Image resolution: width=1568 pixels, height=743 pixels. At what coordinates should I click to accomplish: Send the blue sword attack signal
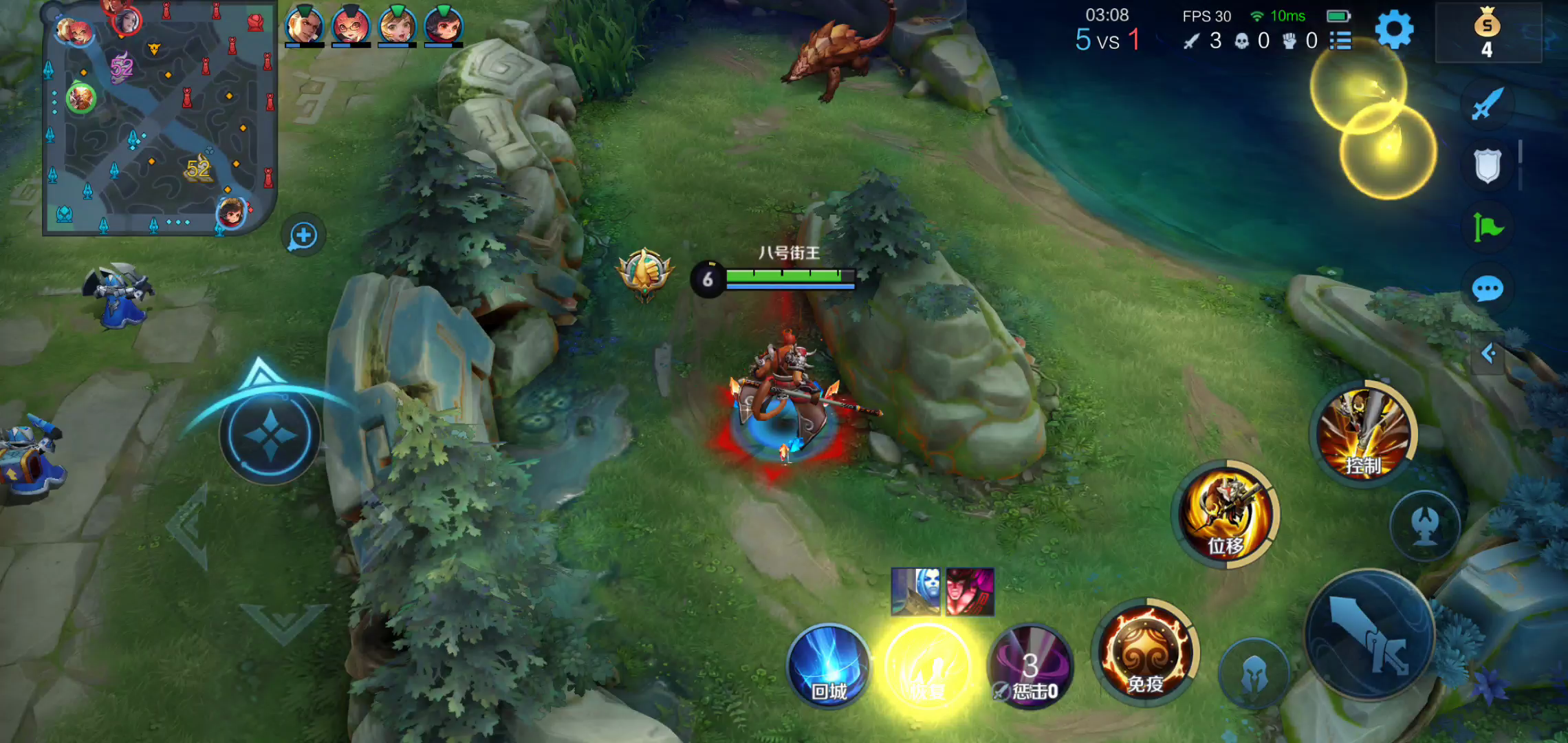coord(1487,105)
